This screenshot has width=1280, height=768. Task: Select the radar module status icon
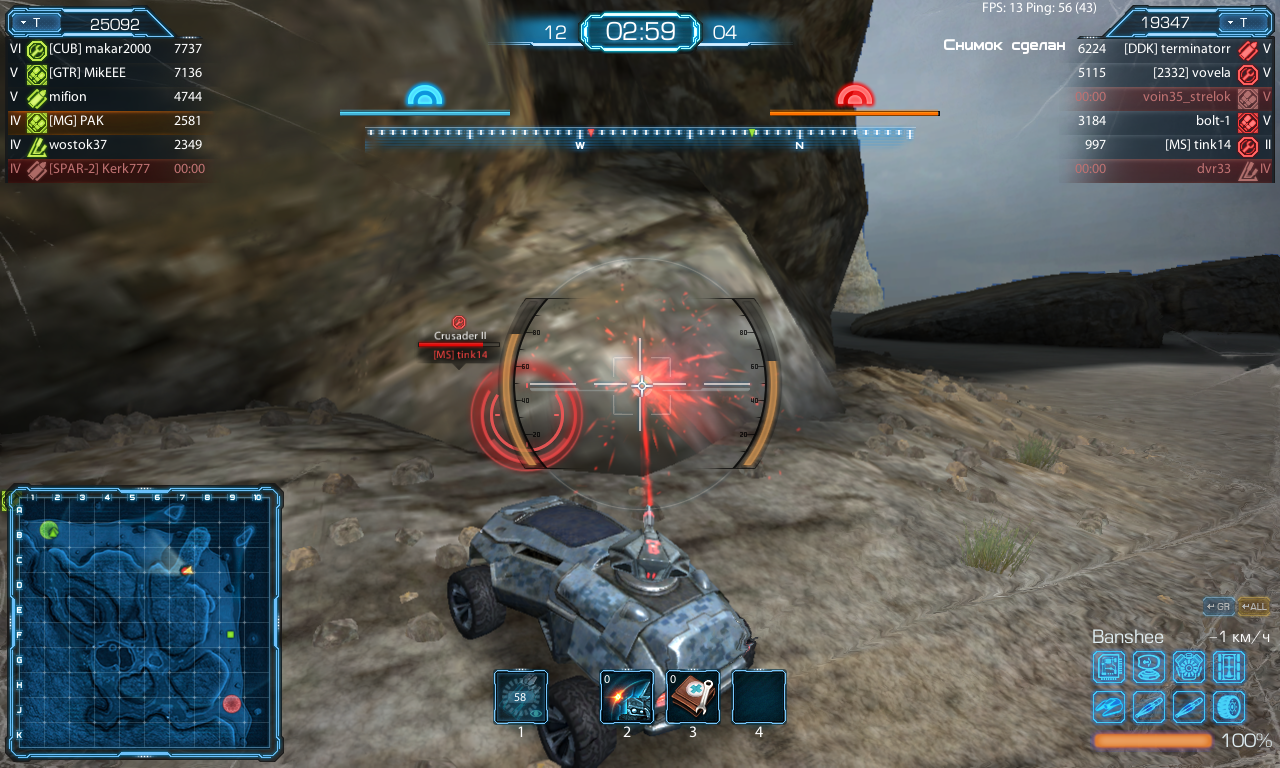[1149, 667]
